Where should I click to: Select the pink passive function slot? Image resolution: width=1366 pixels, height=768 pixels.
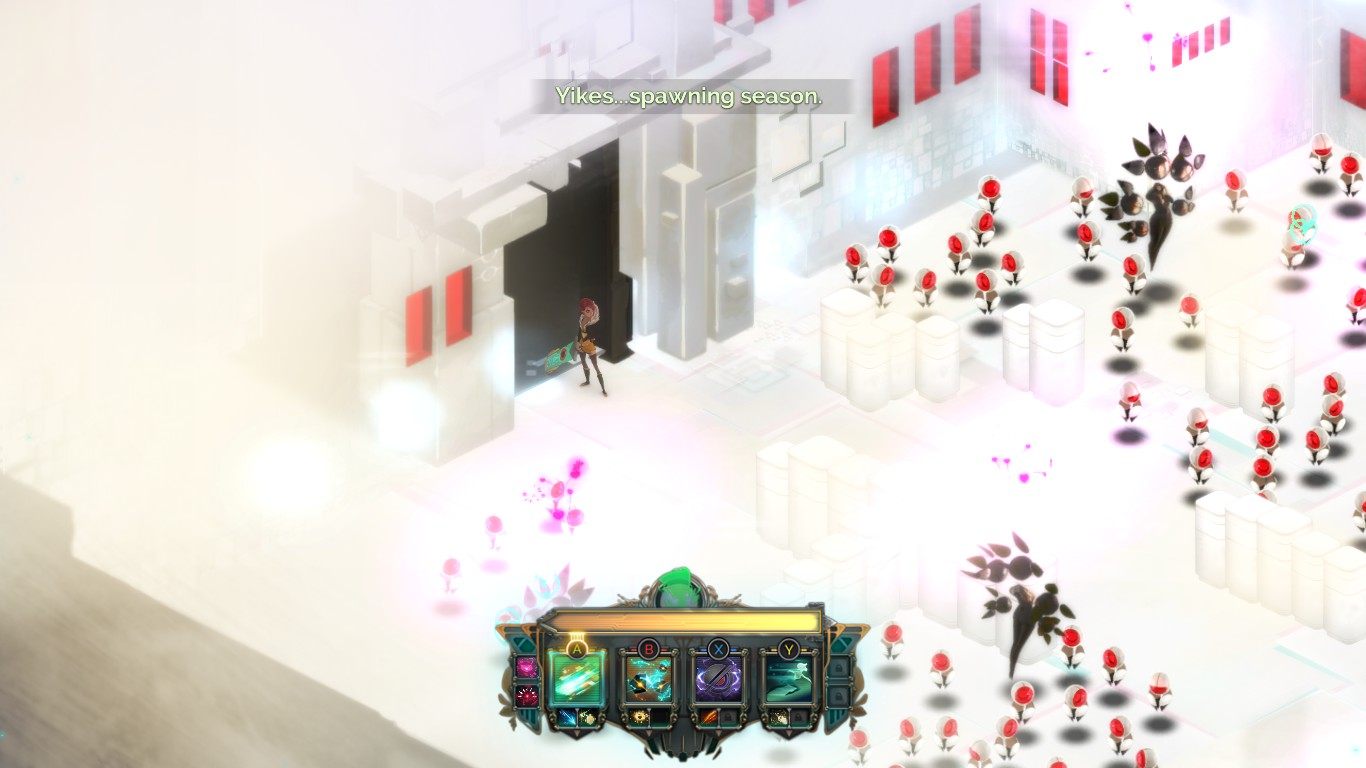click(526, 667)
